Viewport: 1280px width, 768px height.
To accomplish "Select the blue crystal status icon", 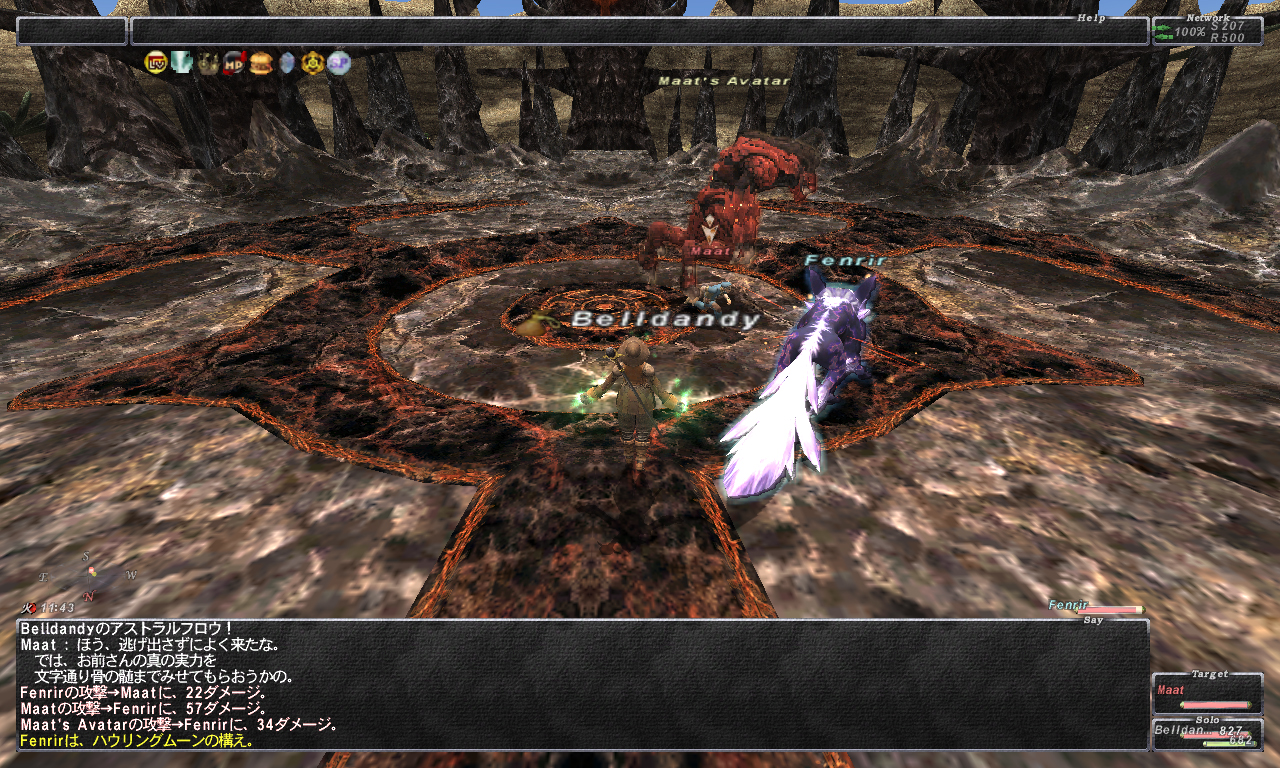I will (x=287, y=63).
